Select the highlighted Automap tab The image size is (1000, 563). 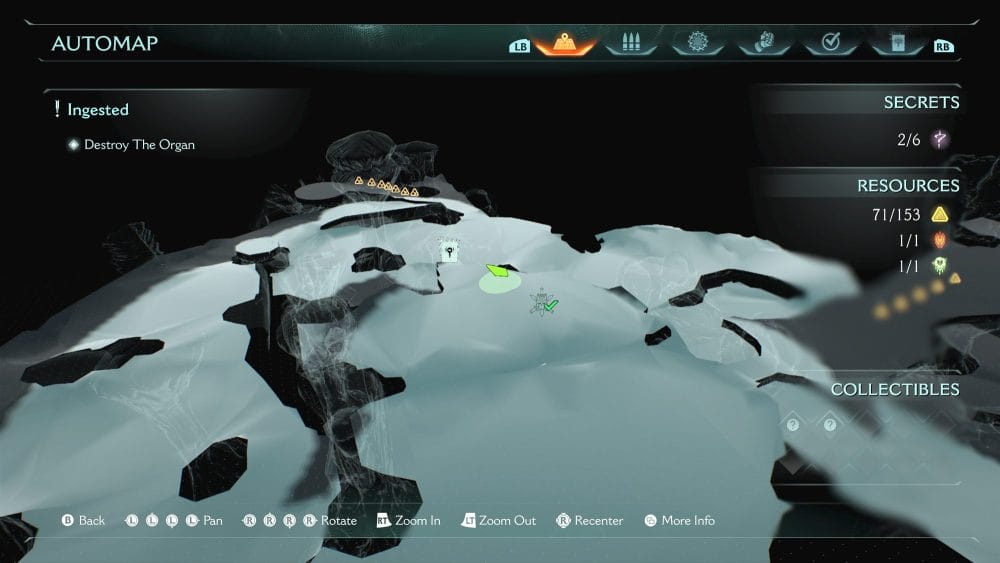pyautogui.click(x=566, y=43)
